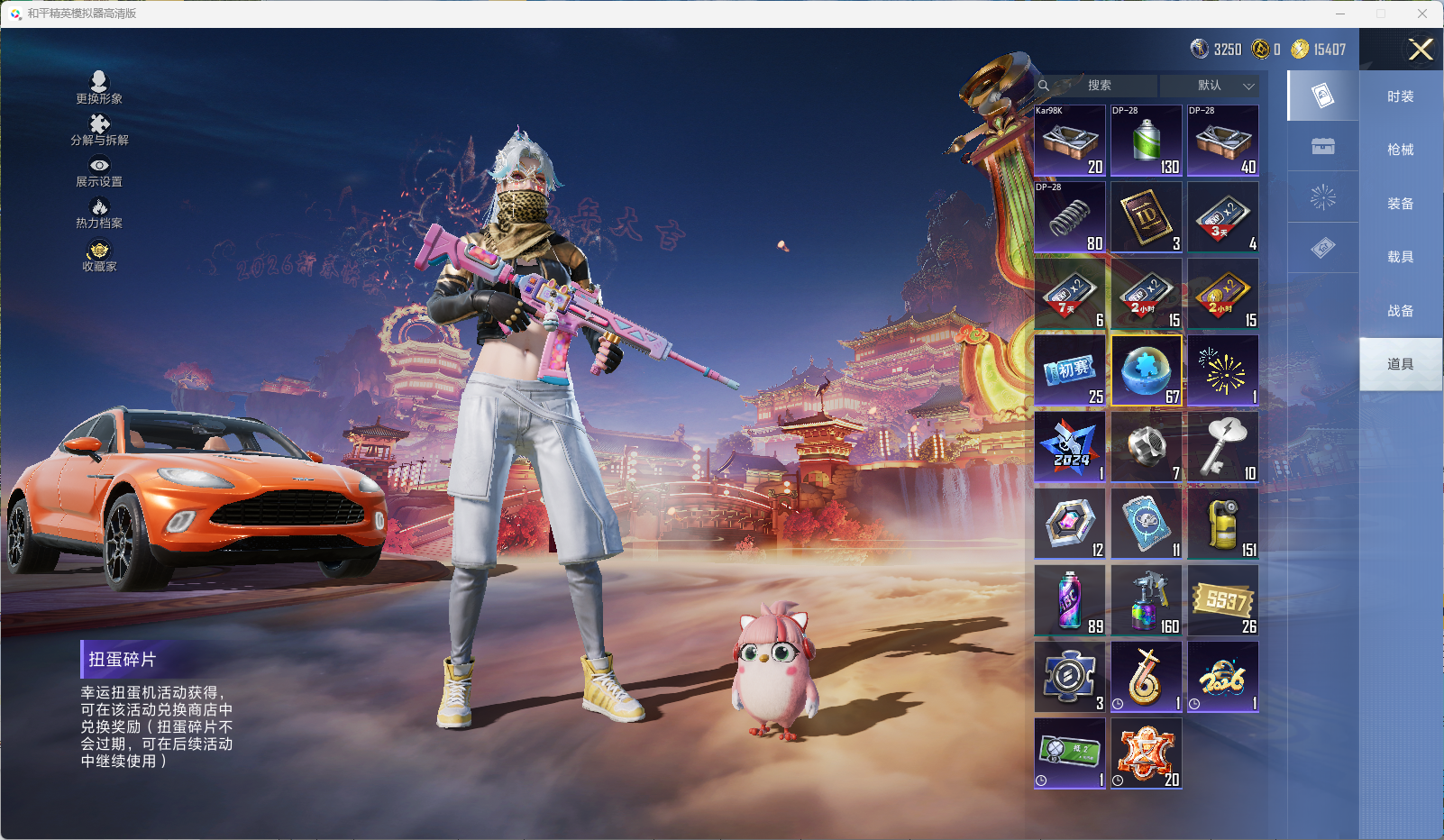Open the 默认 sort dropdown
This screenshot has height=840, width=1444.
pyautogui.click(x=1210, y=86)
